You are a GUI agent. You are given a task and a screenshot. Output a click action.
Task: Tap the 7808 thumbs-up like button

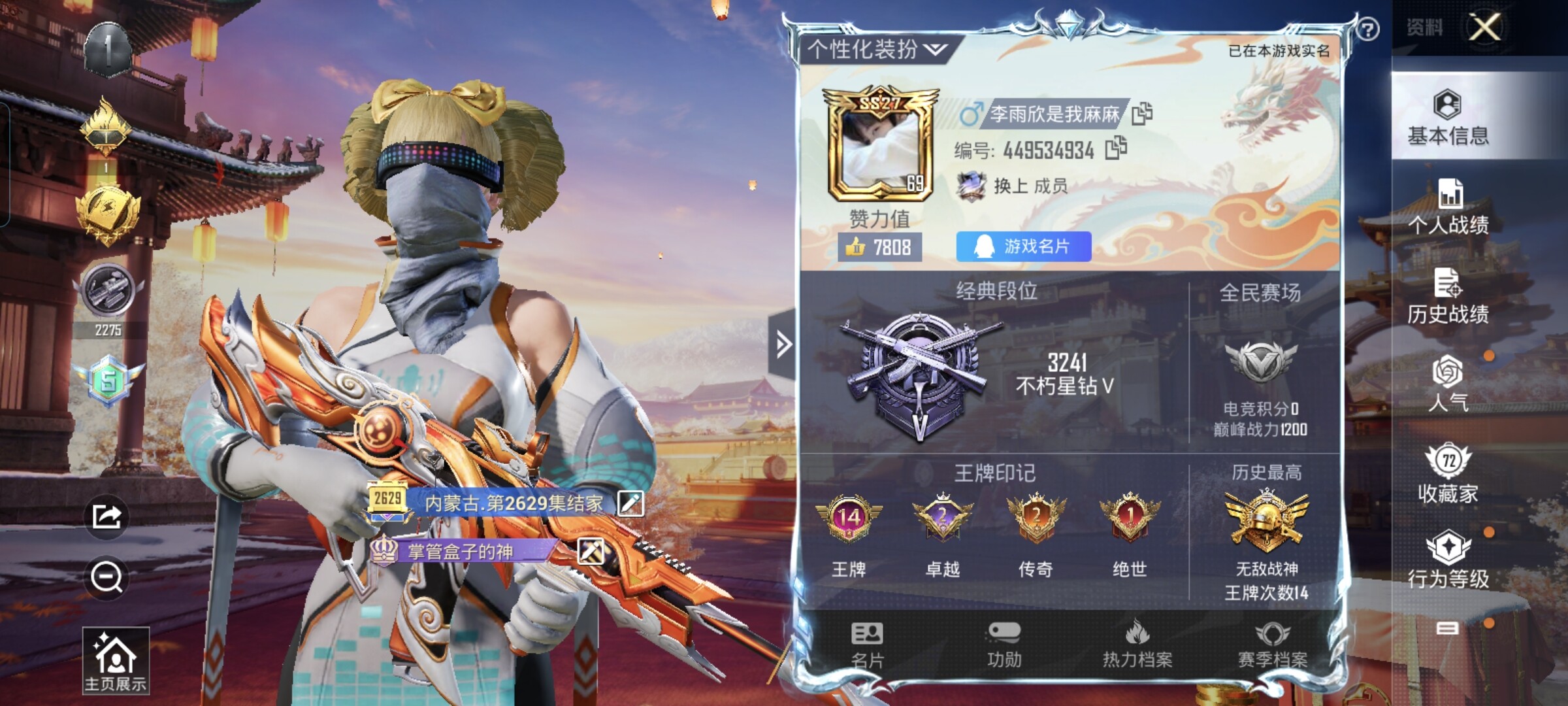pyautogui.click(x=879, y=247)
